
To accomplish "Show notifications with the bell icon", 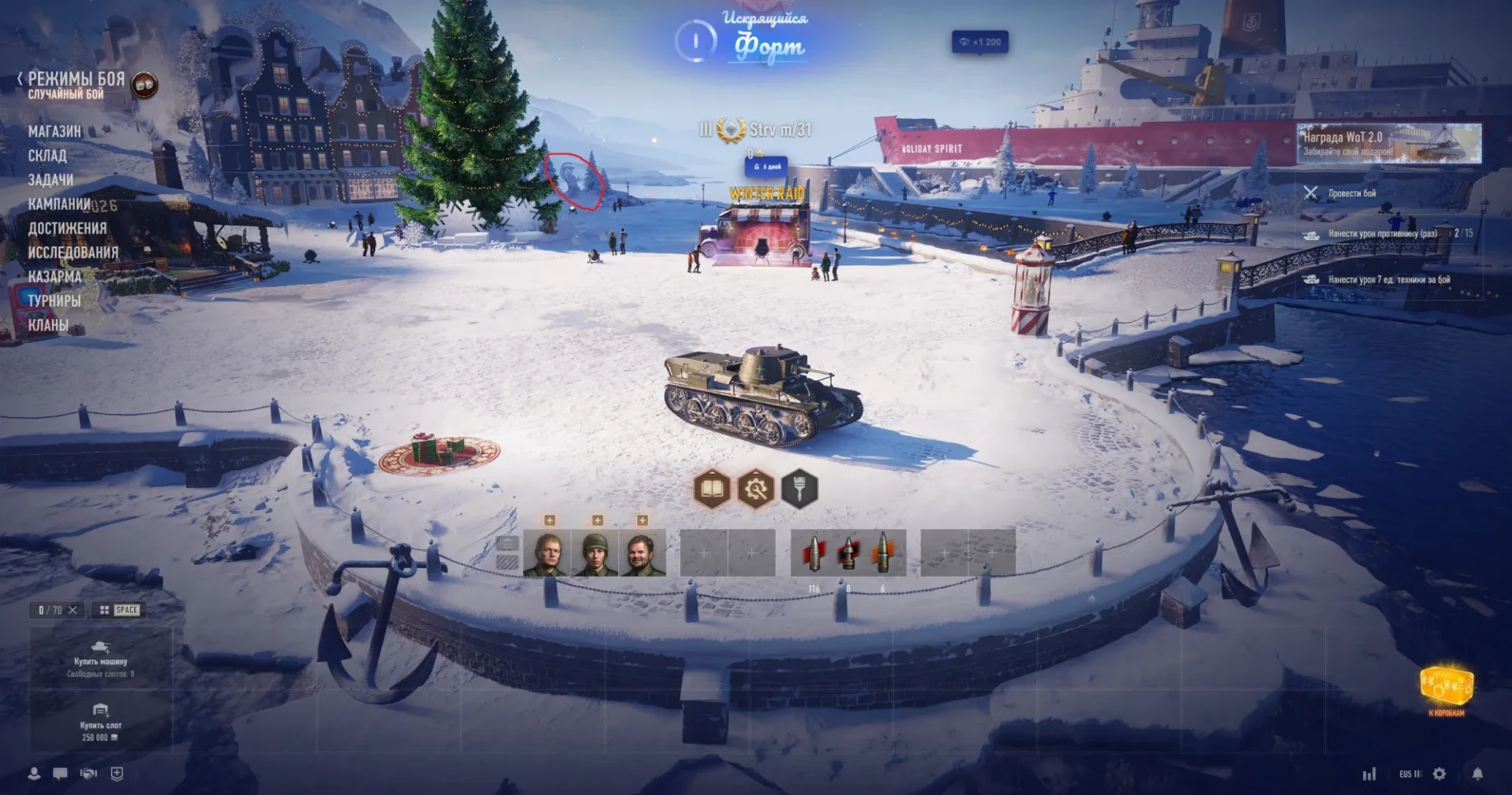I will (x=1477, y=774).
